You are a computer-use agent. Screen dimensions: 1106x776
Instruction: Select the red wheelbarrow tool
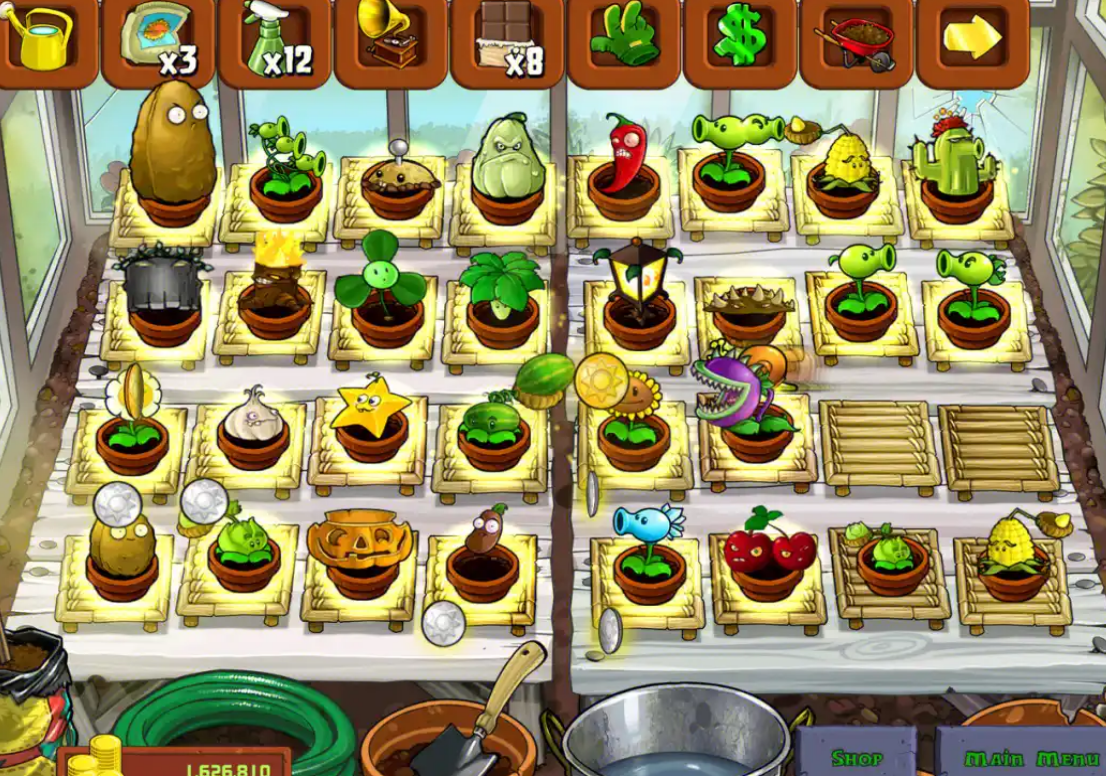click(x=856, y=42)
